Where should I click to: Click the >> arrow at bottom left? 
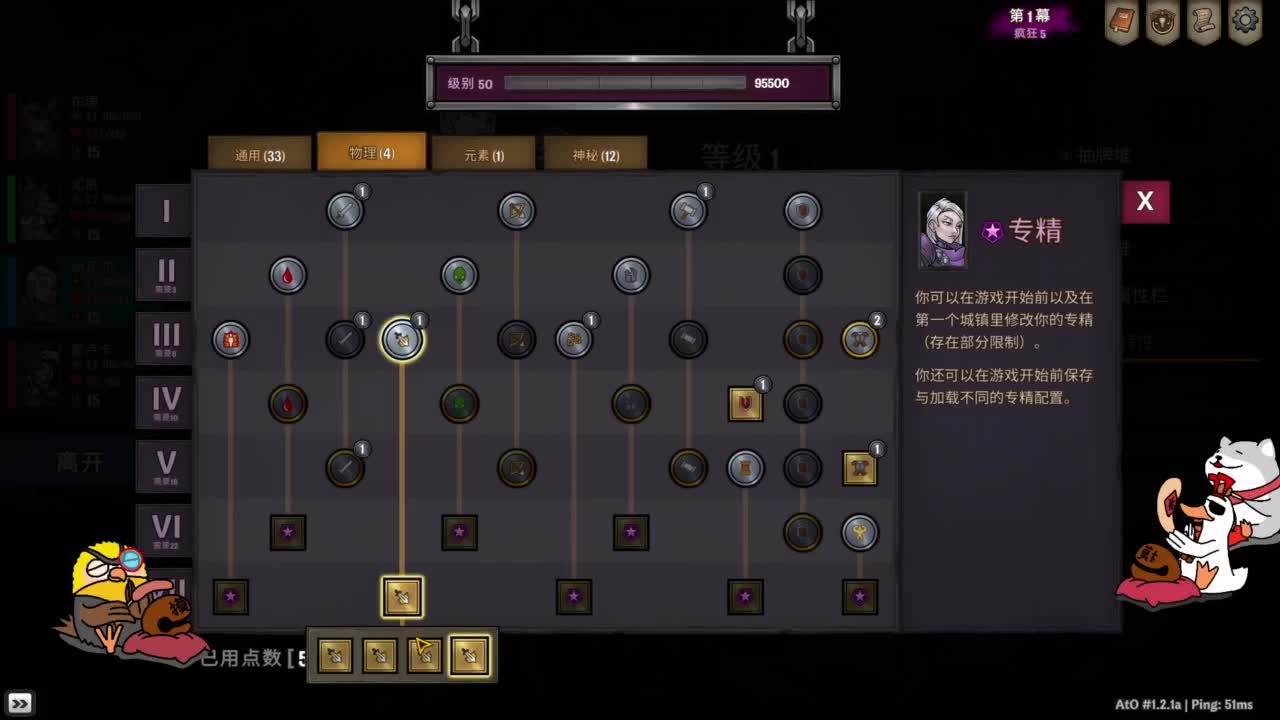coord(20,702)
